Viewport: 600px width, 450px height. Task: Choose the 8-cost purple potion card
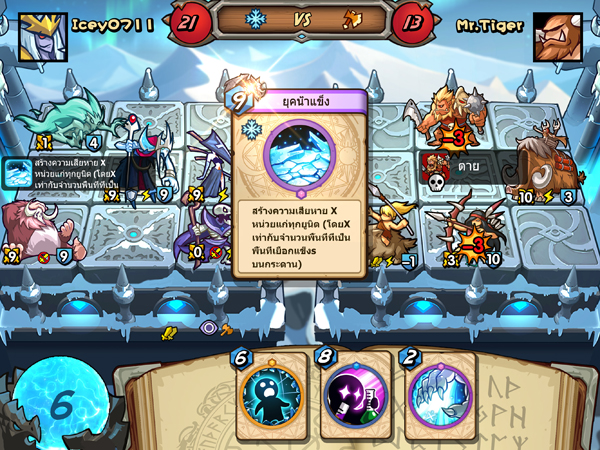pyautogui.click(x=353, y=392)
